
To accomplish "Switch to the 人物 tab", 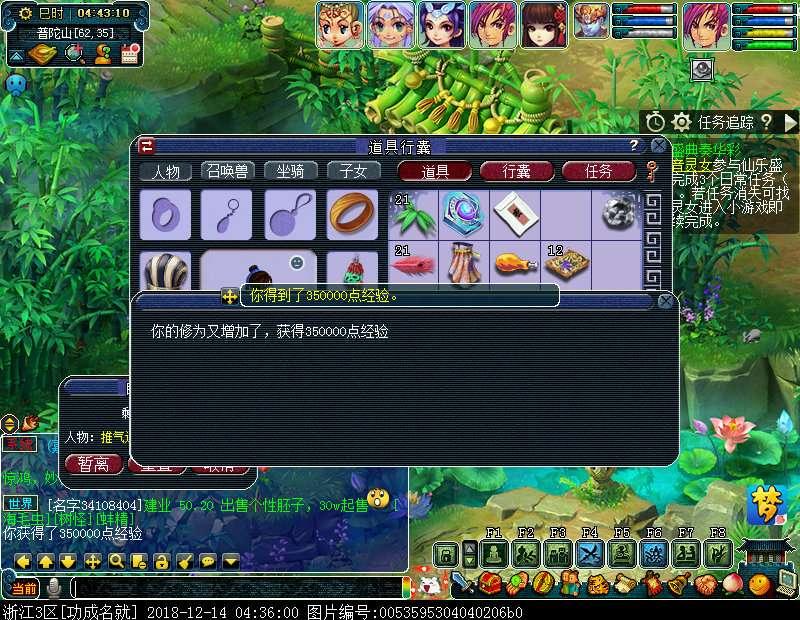I will (x=165, y=171).
